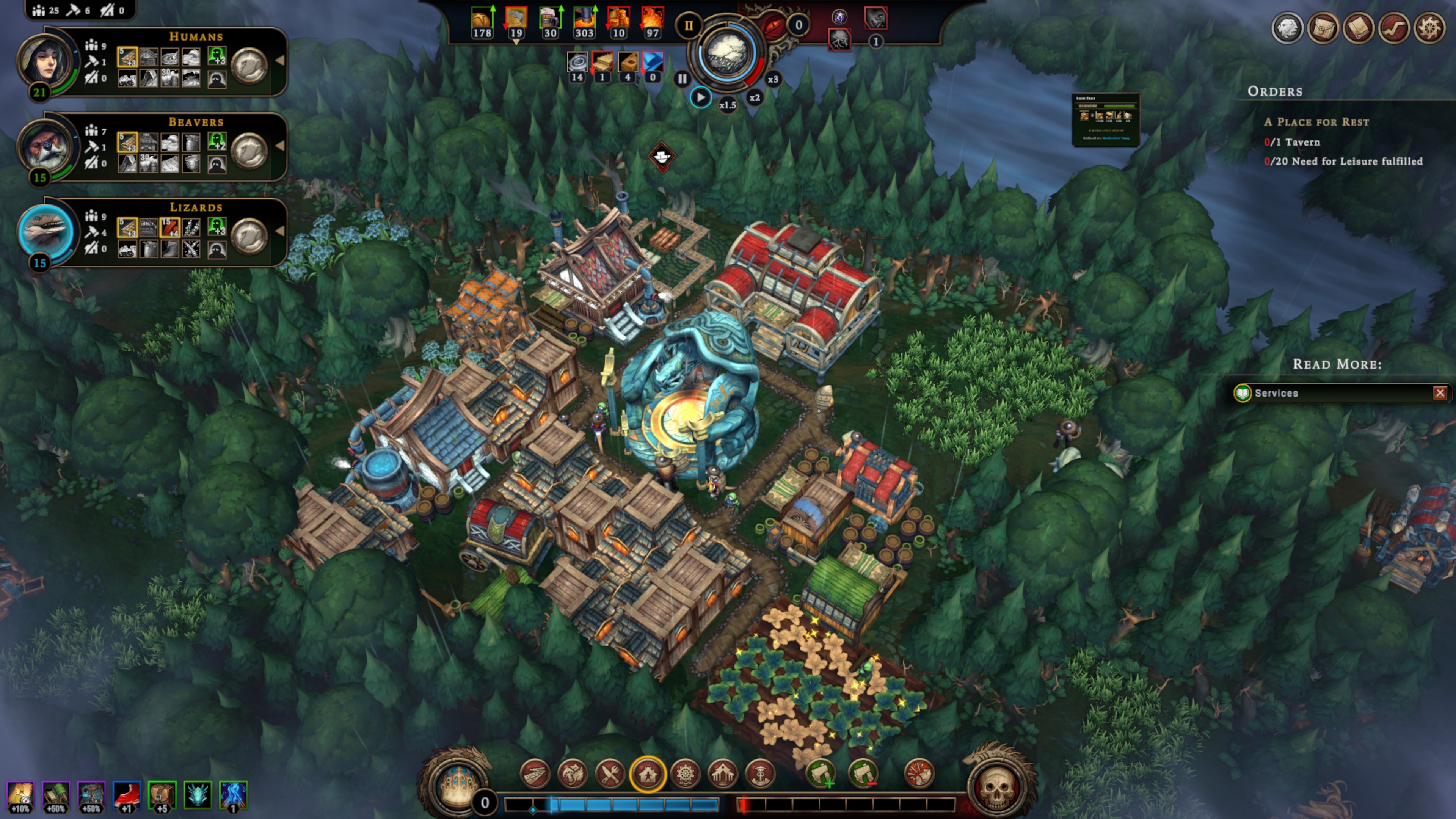Open the roads build category
This screenshot has height=819, width=1456.
(x=535, y=774)
